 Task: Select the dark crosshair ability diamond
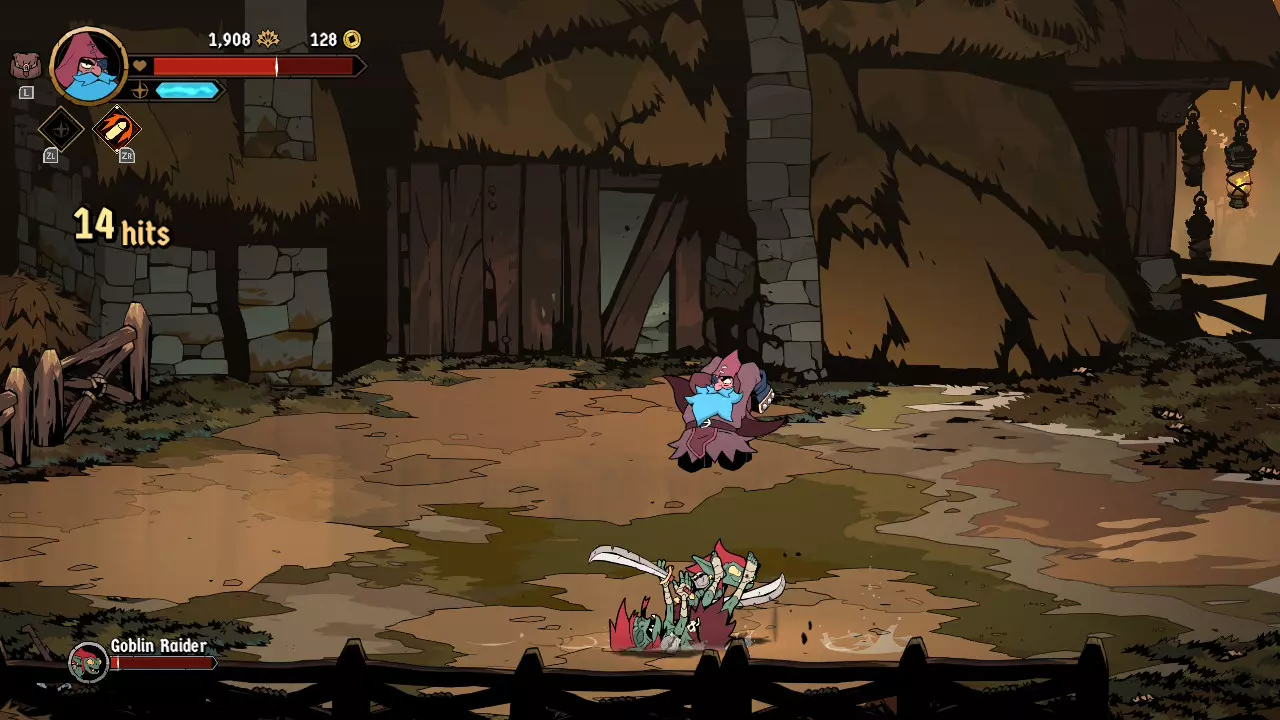pos(60,129)
